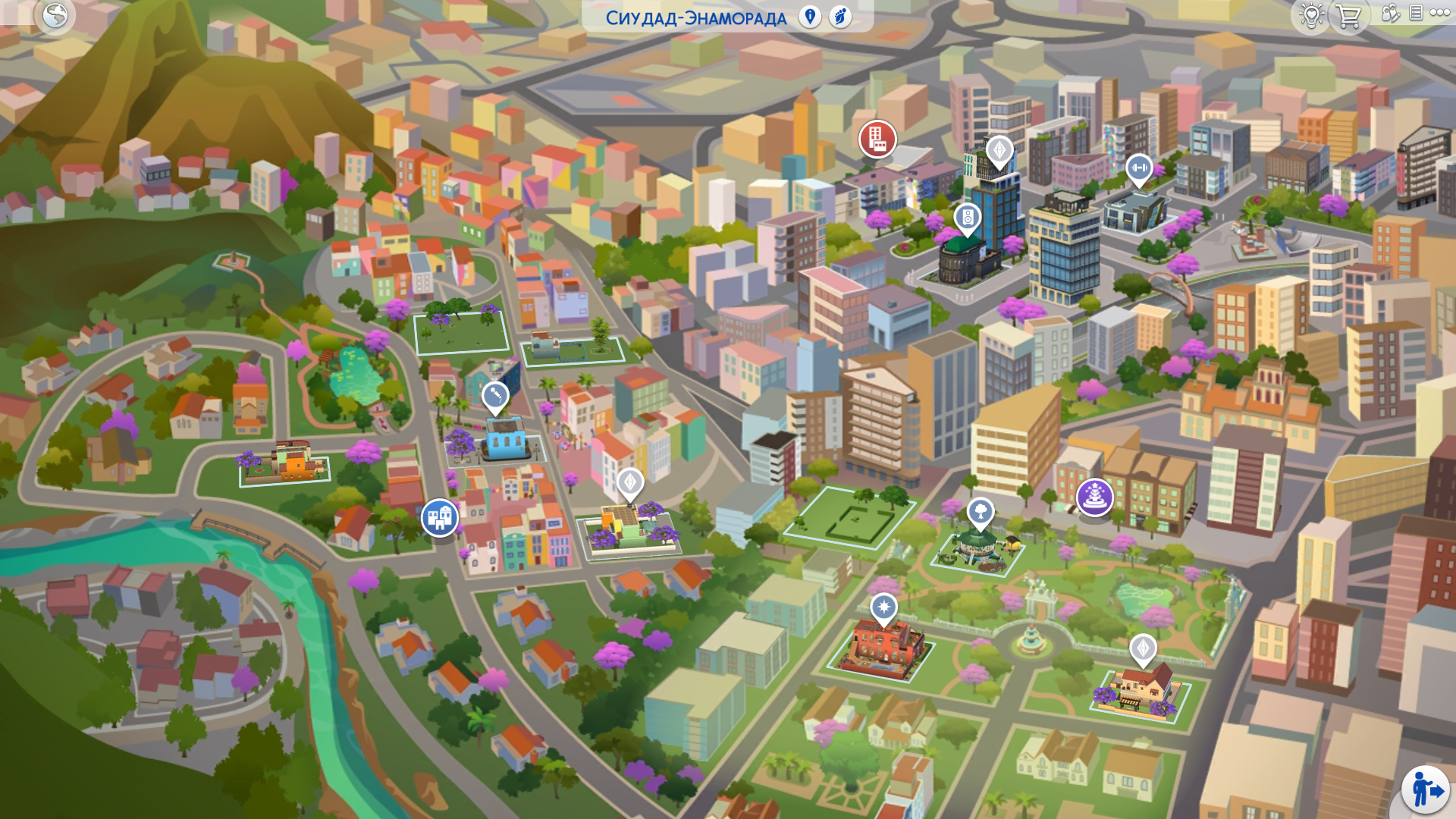Select the blue houses household marker
The height and width of the screenshot is (819, 1456).
point(440,518)
